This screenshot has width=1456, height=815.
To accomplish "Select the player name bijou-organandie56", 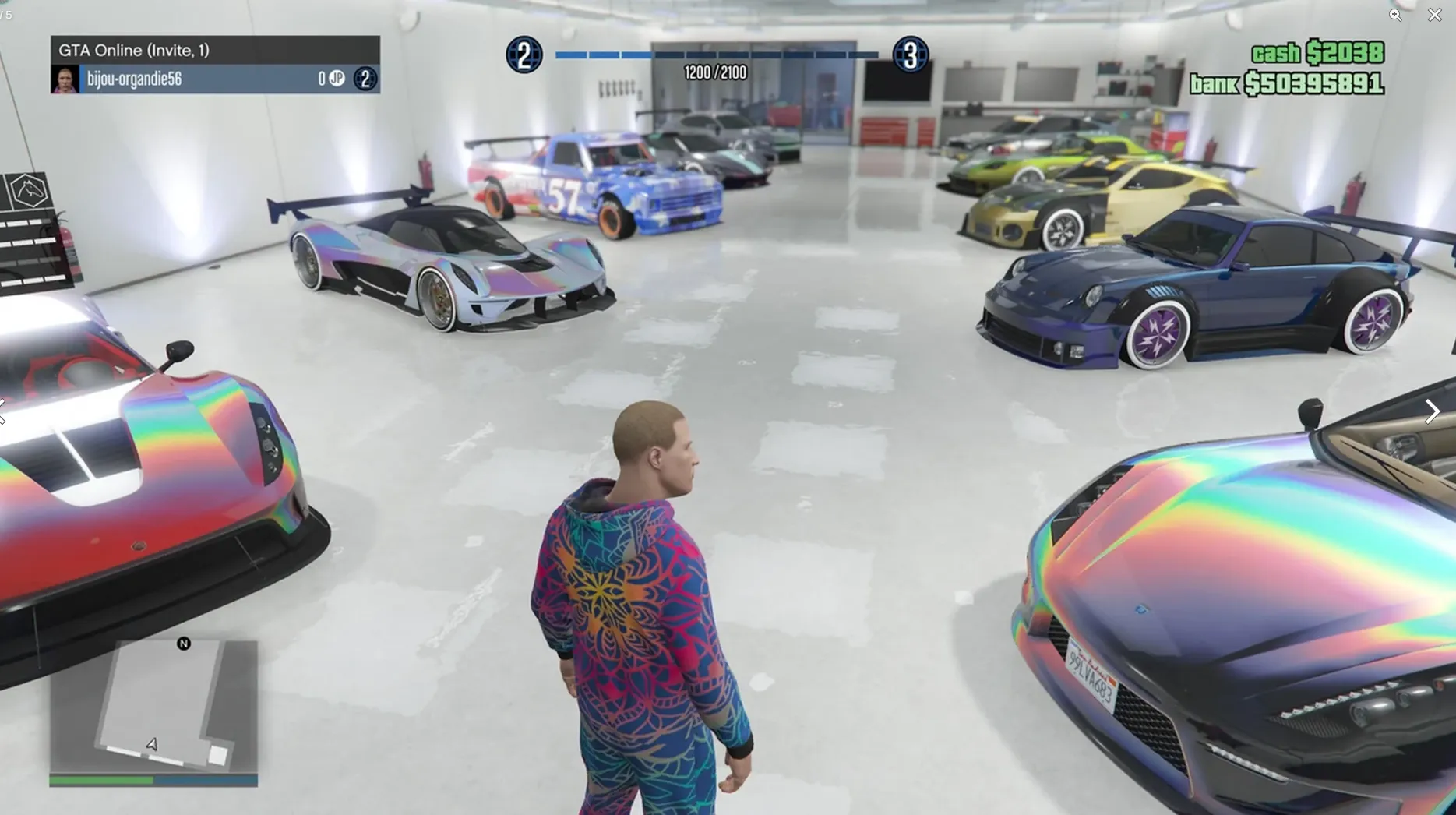I will coord(134,78).
